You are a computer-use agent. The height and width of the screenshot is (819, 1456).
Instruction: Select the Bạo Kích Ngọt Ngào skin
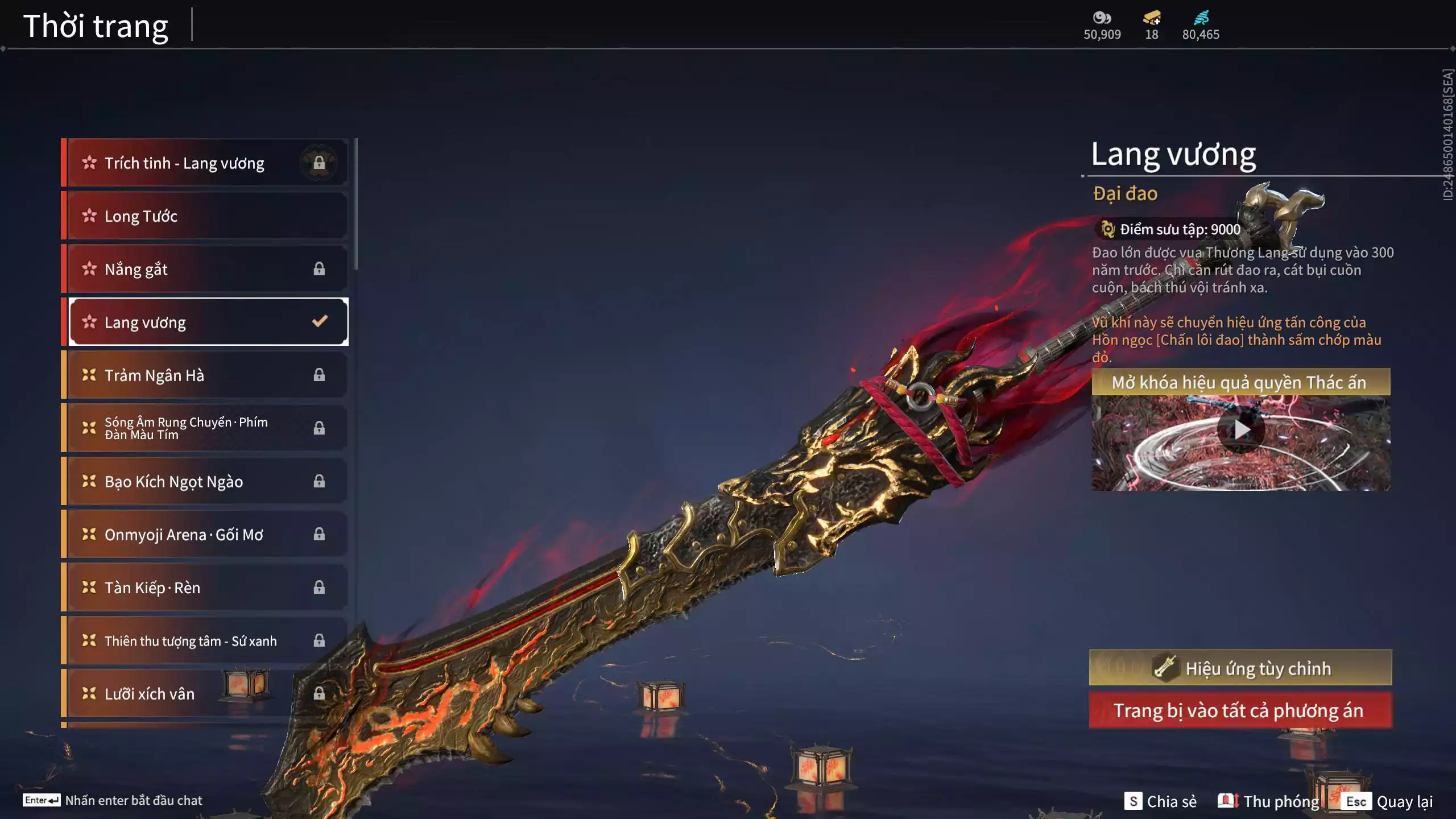point(205,482)
